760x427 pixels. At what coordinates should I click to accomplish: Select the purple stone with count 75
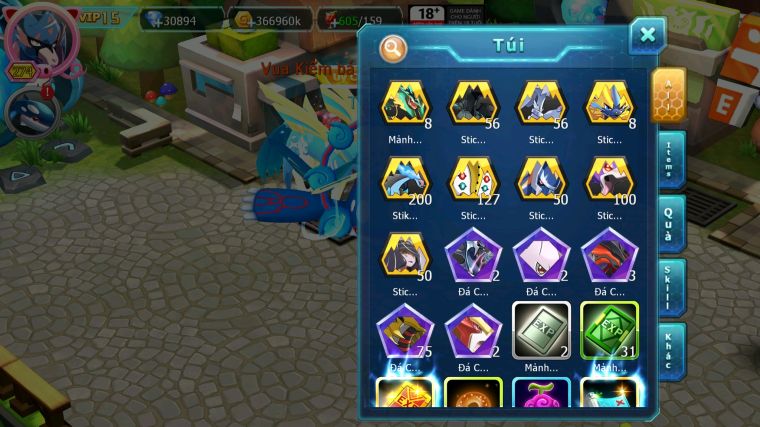[x=405, y=331]
